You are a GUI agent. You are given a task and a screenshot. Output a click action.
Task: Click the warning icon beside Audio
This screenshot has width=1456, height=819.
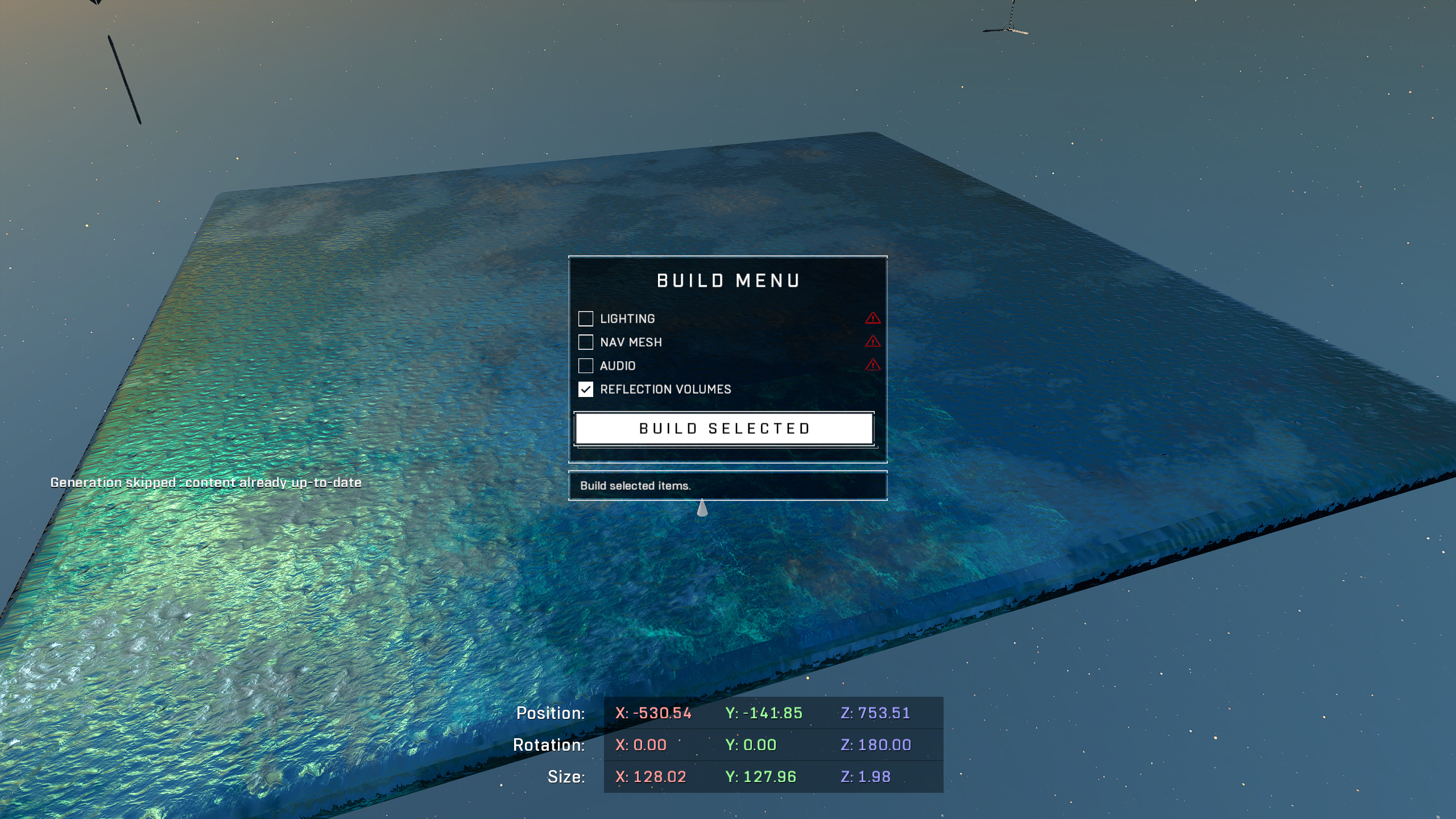[x=872, y=365]
